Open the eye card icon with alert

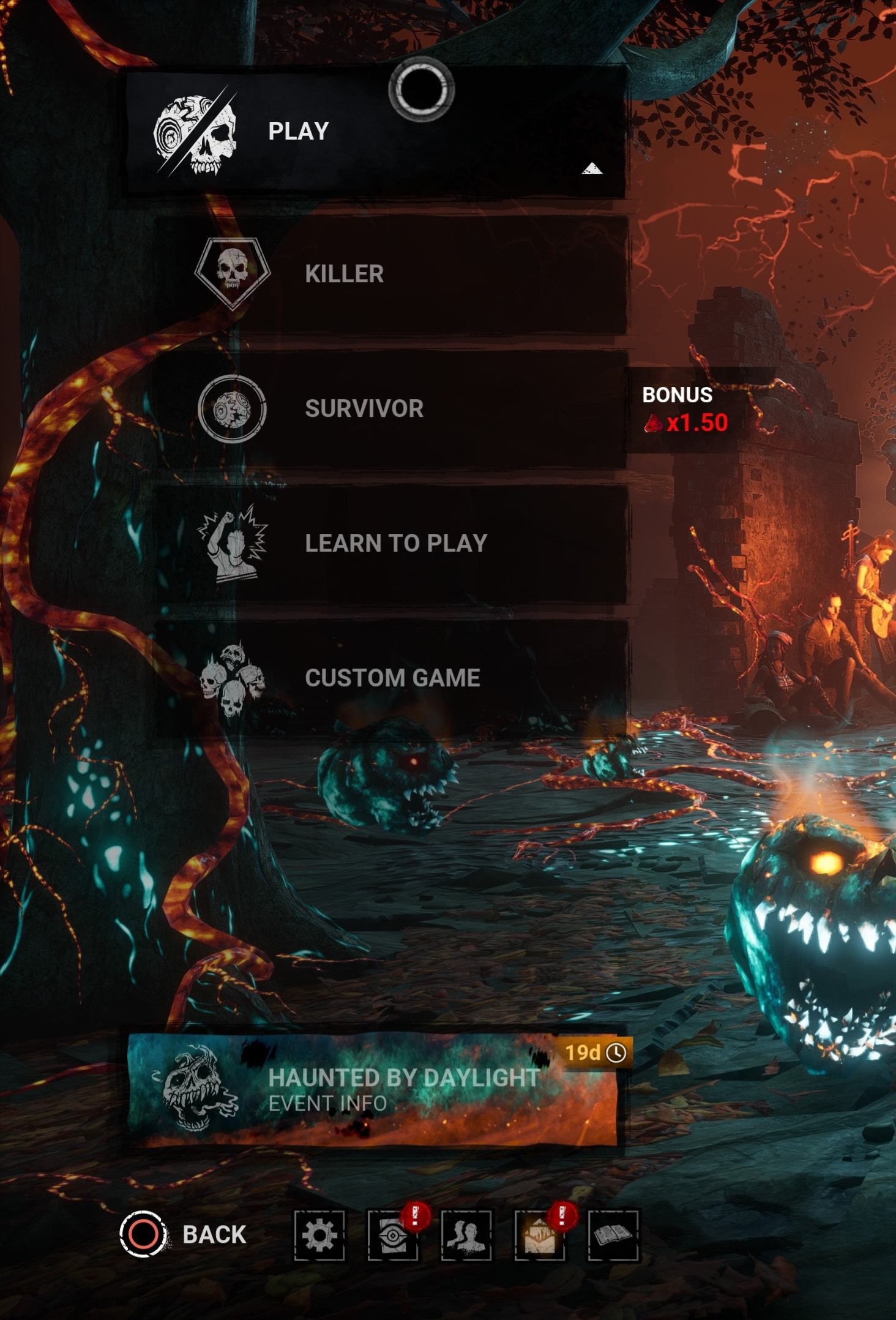tap(392, 1236)
